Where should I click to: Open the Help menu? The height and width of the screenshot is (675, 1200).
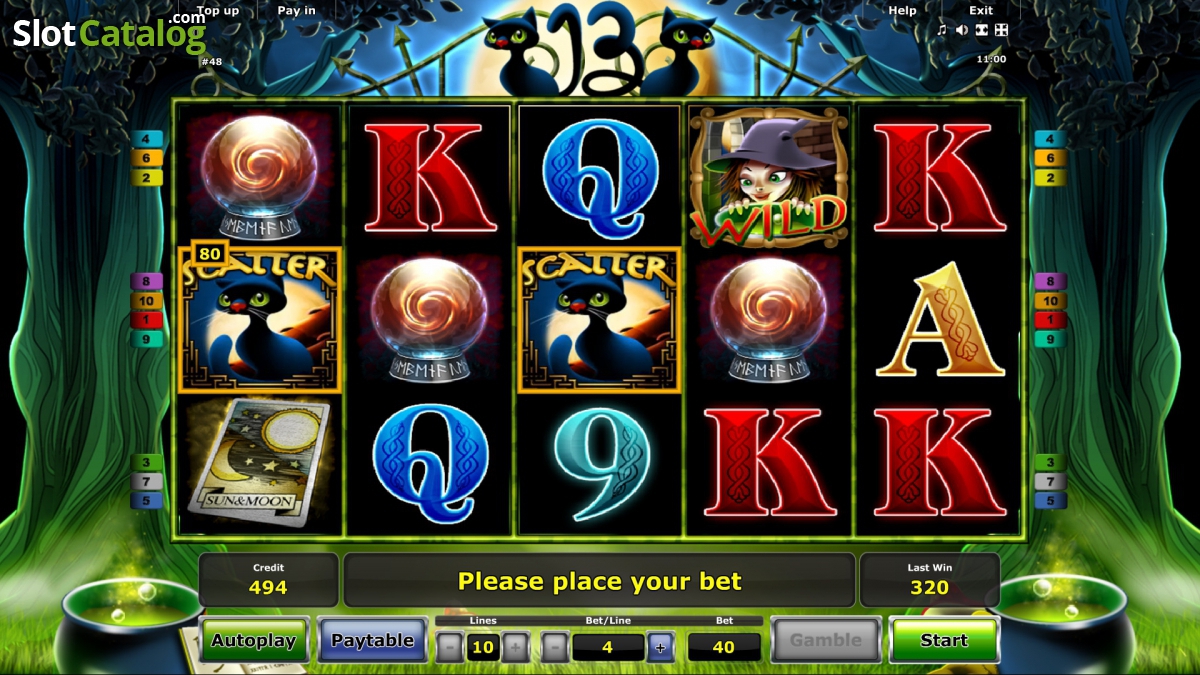[x=902, y=11]
